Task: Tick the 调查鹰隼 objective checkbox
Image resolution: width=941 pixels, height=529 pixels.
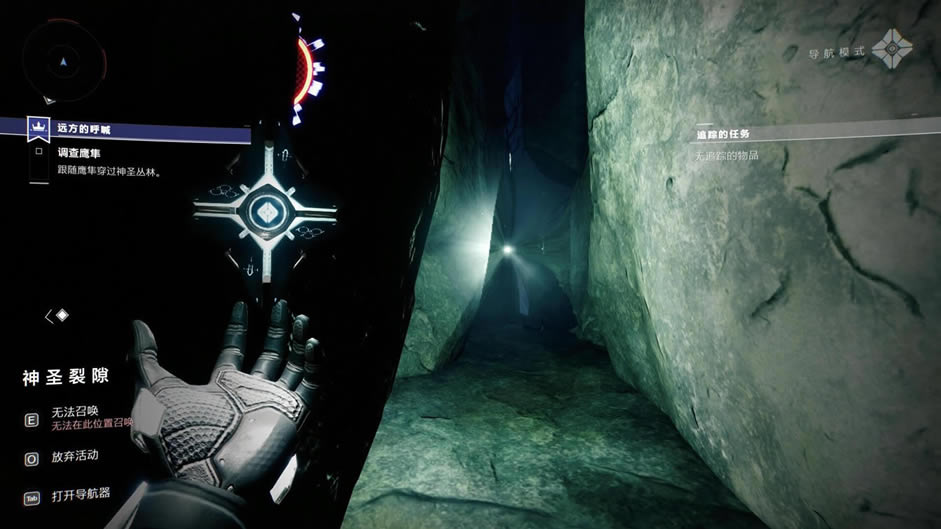Action: click(x=39, y=152)
